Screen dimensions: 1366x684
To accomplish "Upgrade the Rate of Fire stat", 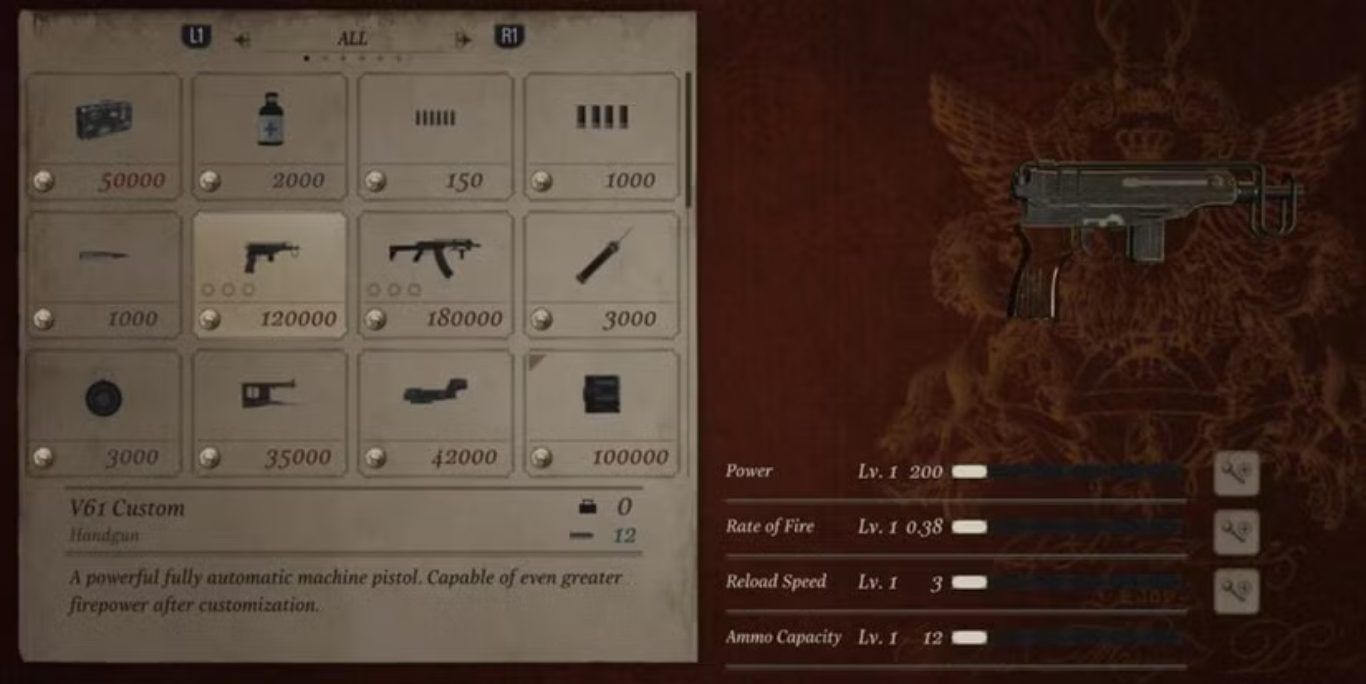I will click(1236, 532).
